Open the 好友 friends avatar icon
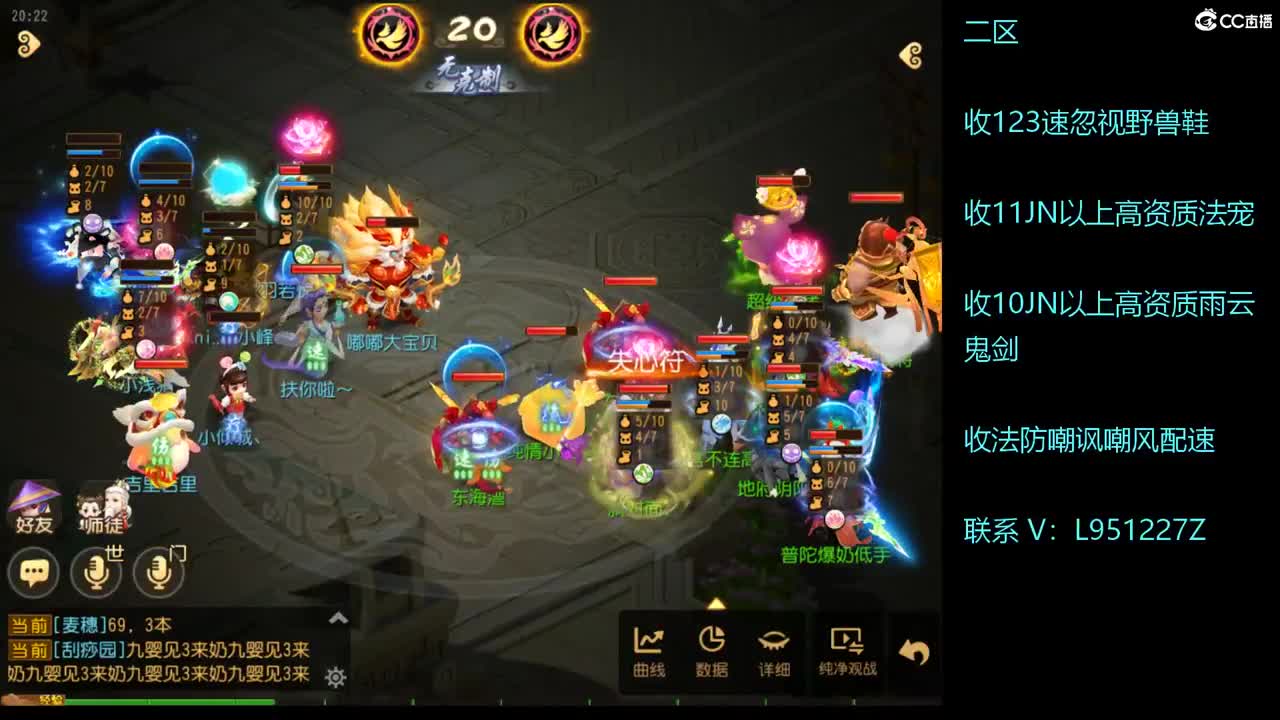 [x=34, y=506]
